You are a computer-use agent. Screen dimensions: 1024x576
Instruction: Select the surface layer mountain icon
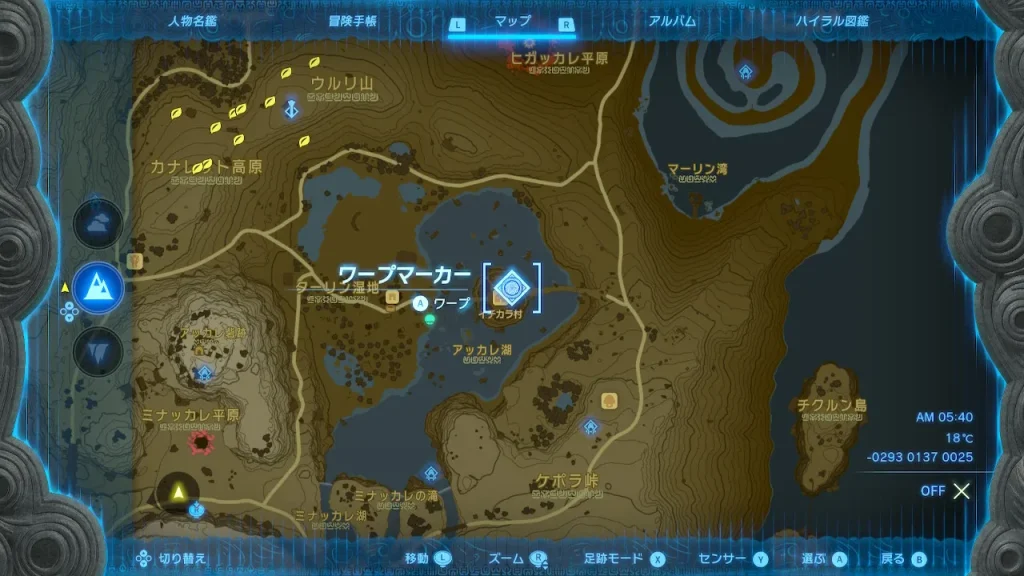(98, 288)
